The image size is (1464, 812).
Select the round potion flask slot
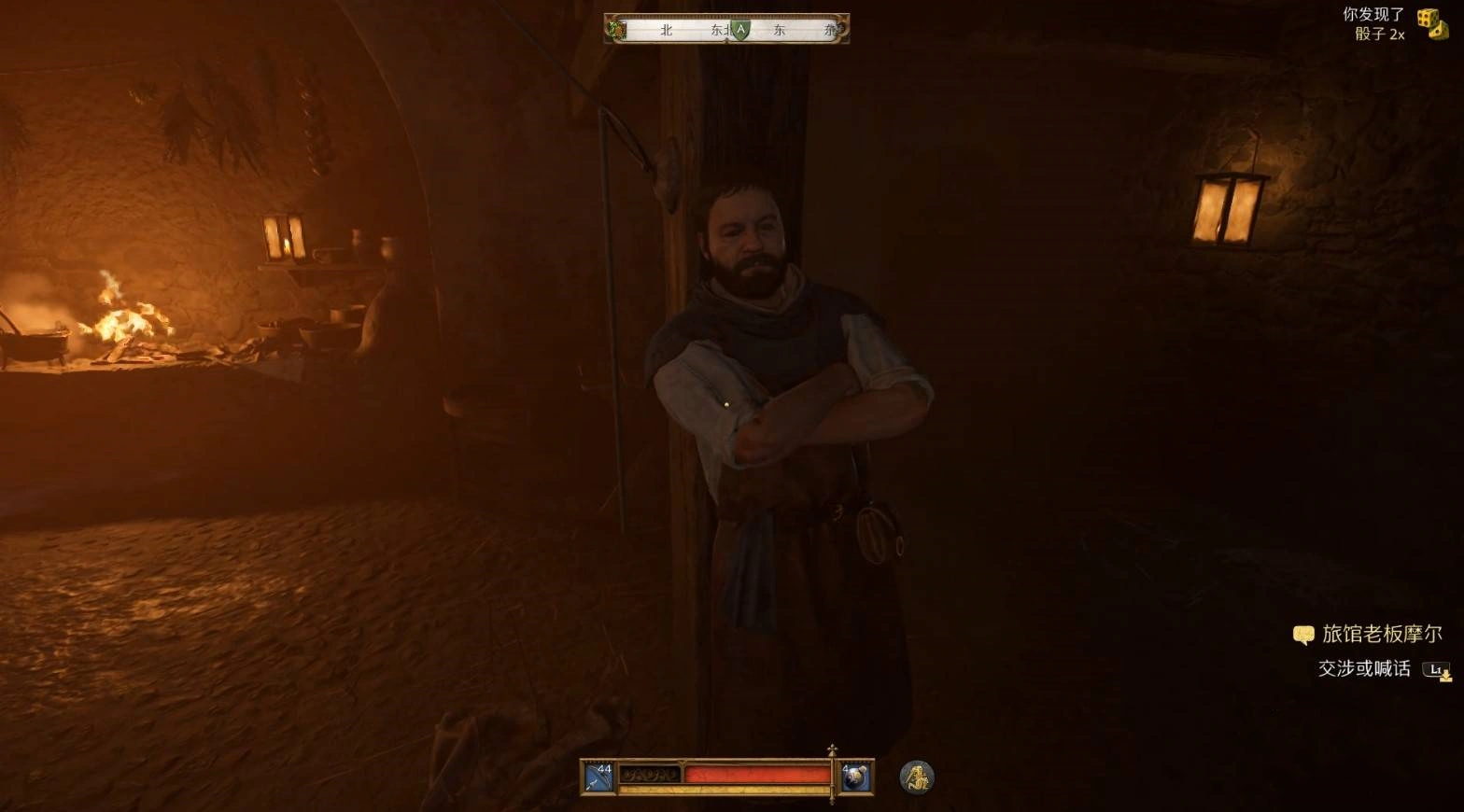(855, 777)
